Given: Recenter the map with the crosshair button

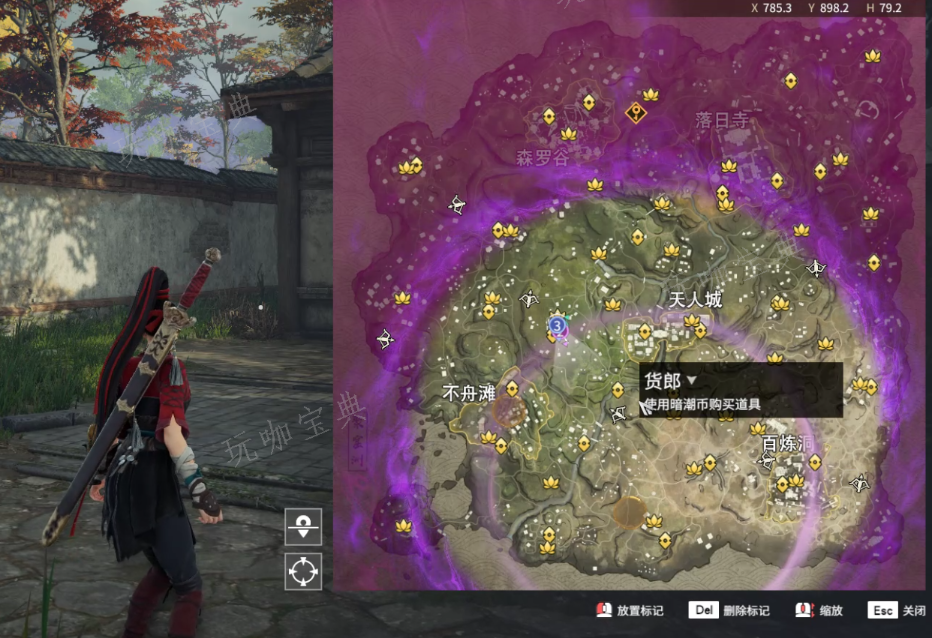Looking at the screenshot, I should (x=303, y=571).
